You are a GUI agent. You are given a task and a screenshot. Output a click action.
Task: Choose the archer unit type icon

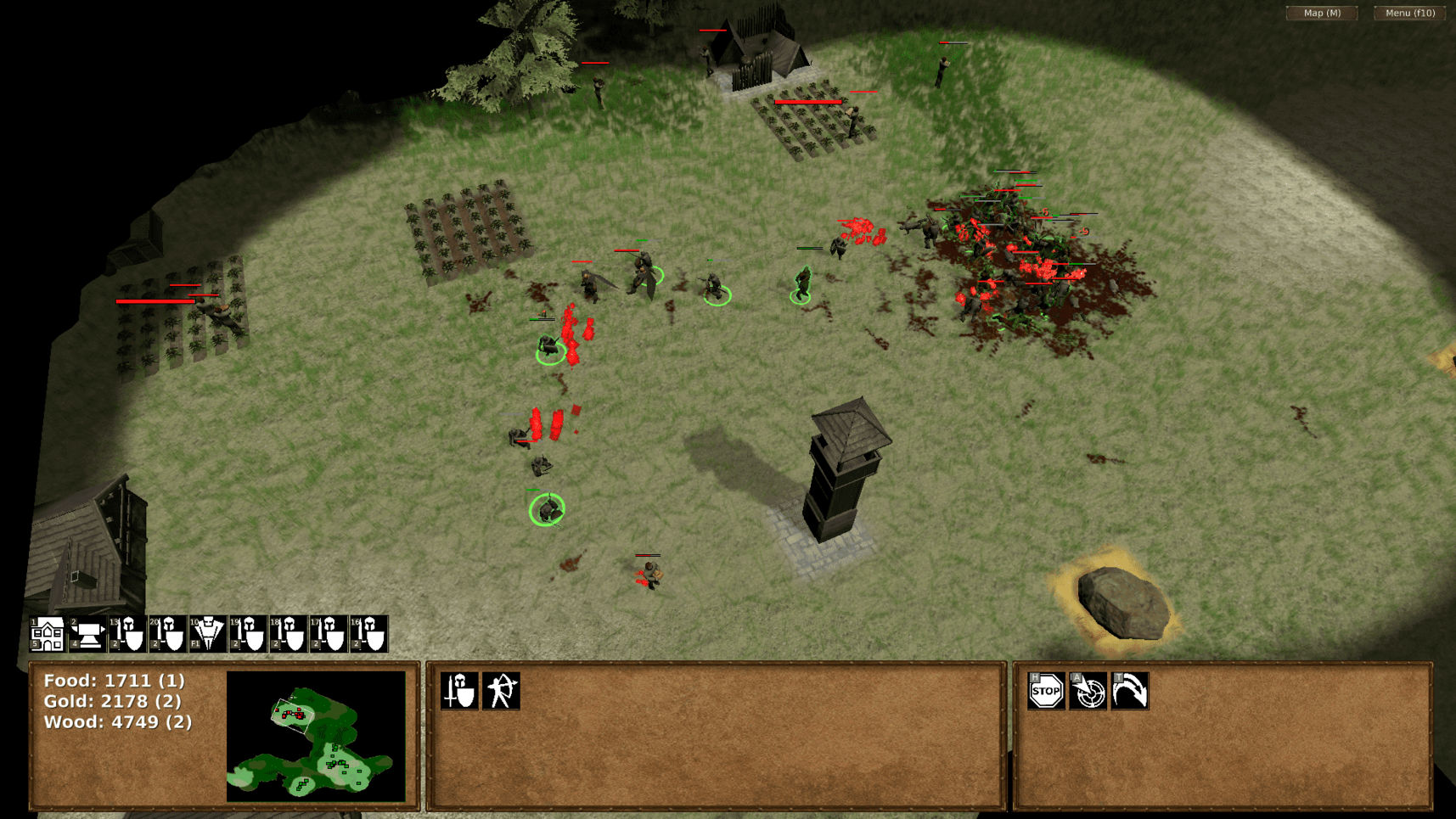501,691
